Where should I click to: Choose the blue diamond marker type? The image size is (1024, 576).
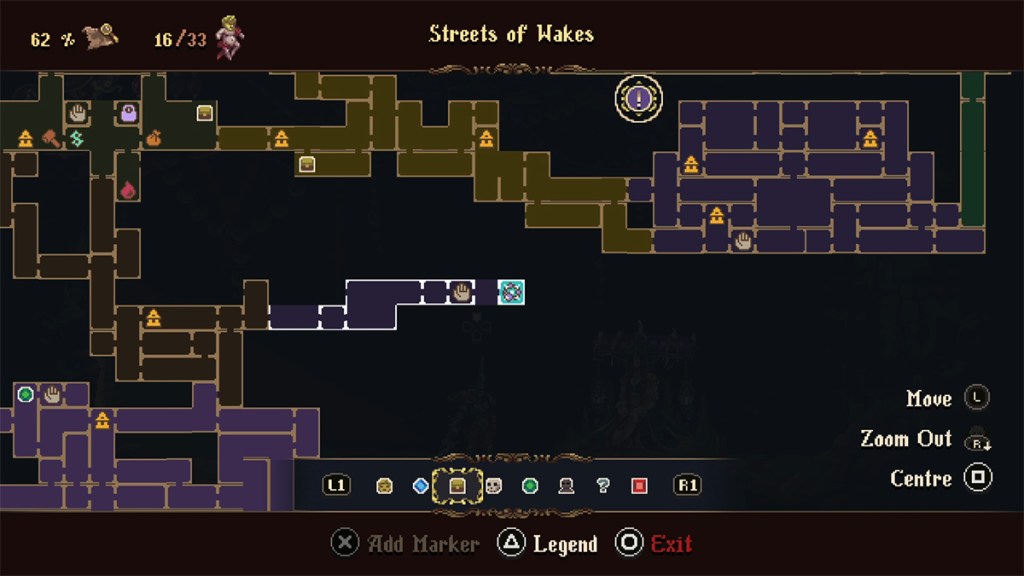(x=420, y=486)
